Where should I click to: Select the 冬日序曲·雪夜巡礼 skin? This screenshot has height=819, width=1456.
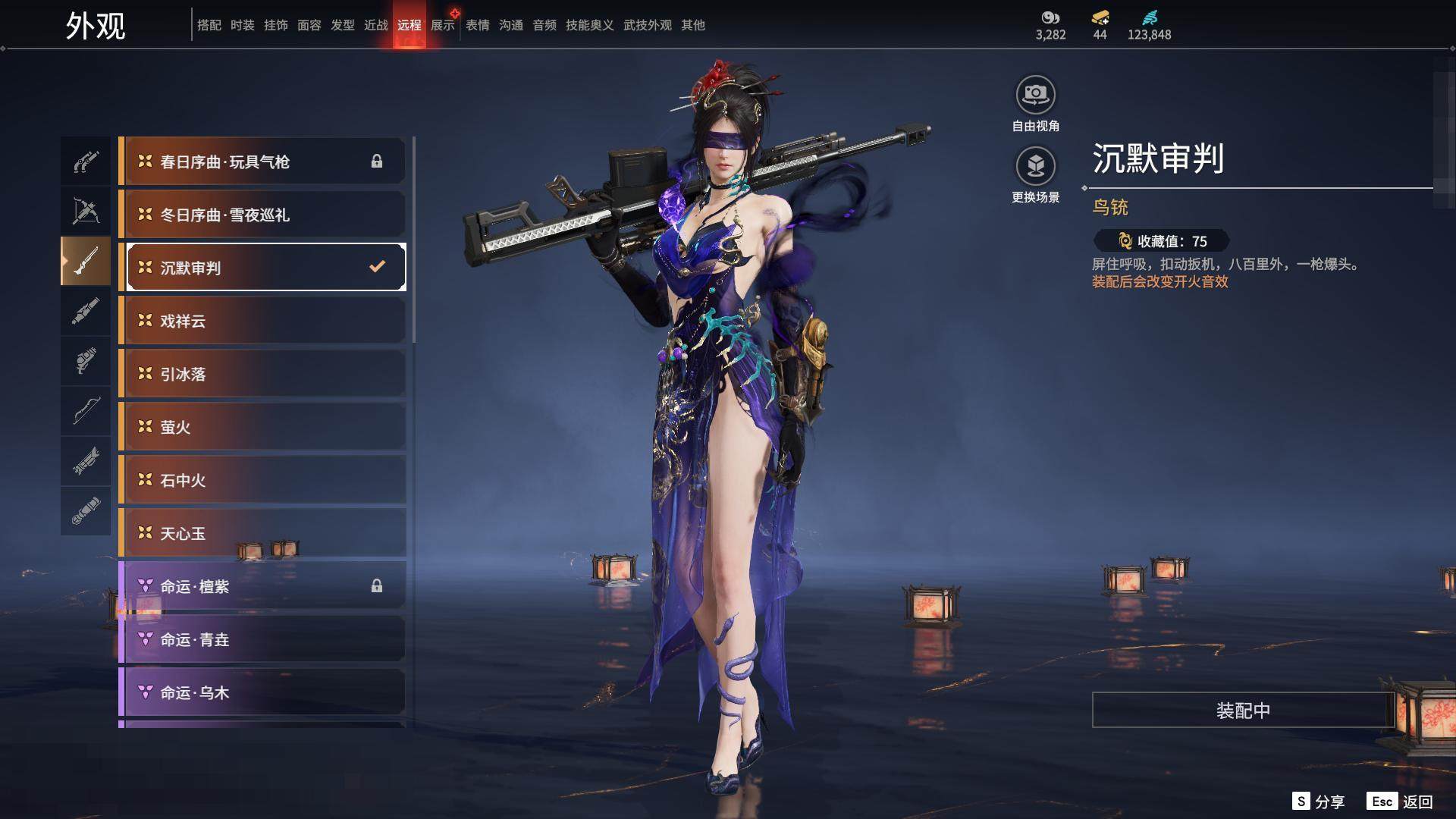click(x=263, y=215)
